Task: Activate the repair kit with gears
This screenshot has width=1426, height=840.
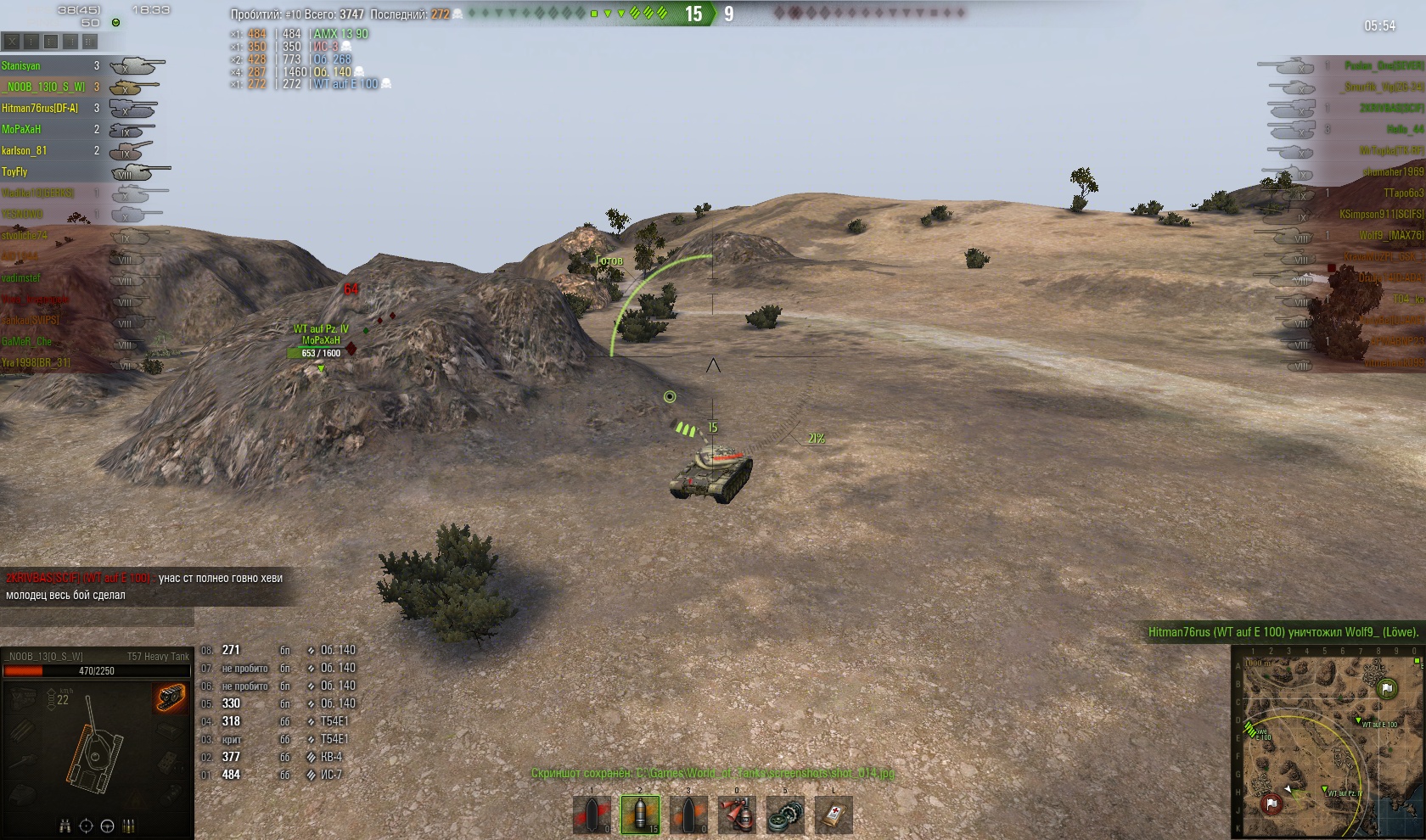Action: 785,815
